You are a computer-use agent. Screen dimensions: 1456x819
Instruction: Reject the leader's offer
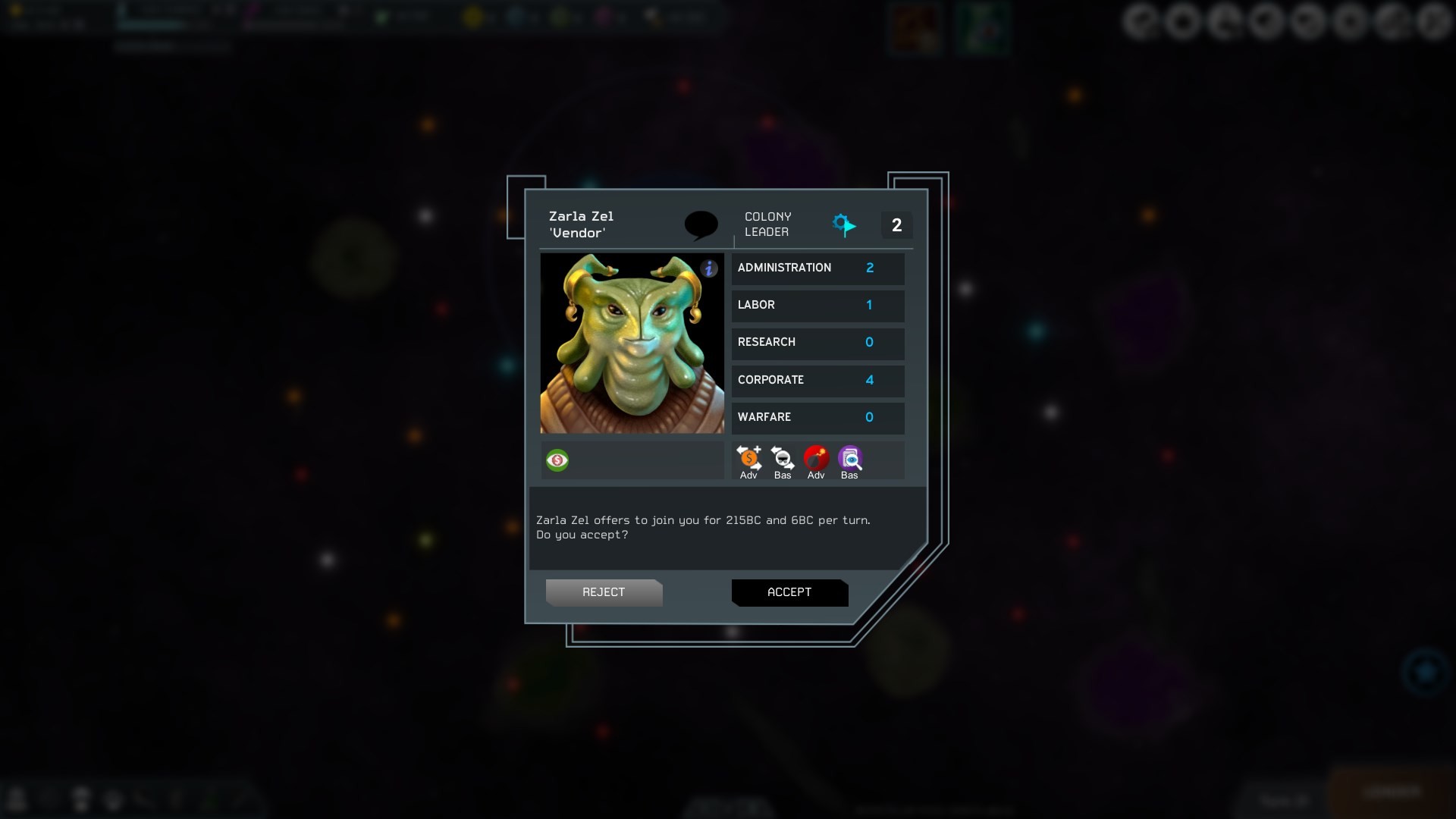[x=604, y=592]
